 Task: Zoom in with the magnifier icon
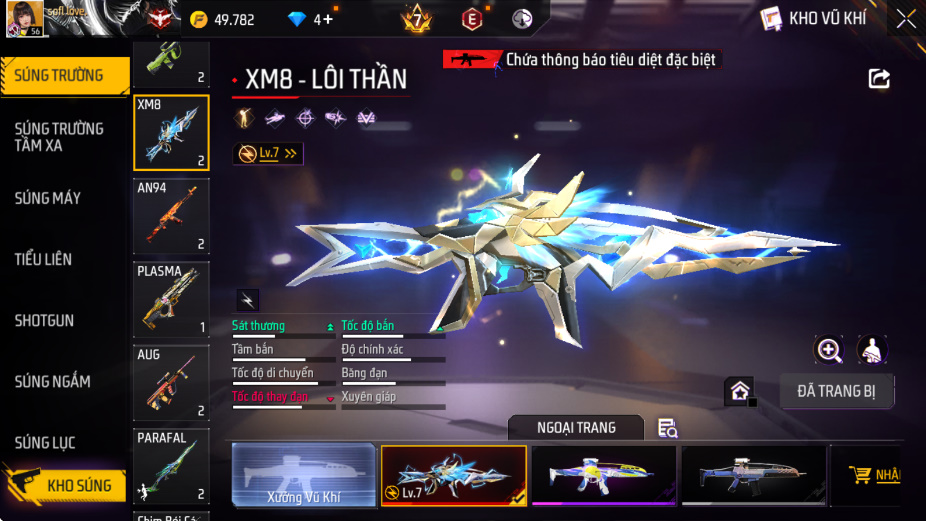pos(829,349)
